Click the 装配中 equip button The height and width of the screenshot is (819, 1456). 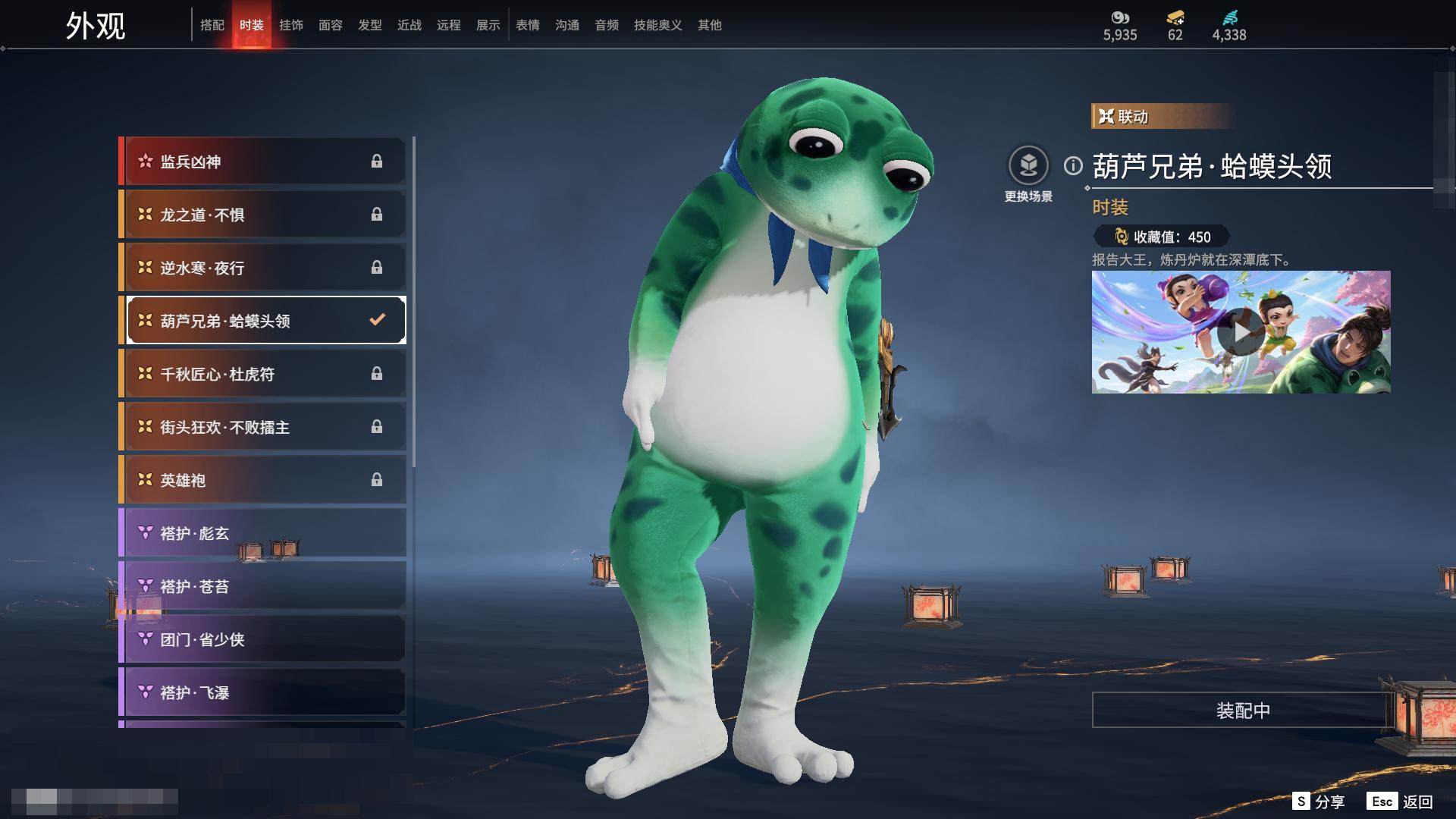pyautogui.click(x=1242, y=711)
